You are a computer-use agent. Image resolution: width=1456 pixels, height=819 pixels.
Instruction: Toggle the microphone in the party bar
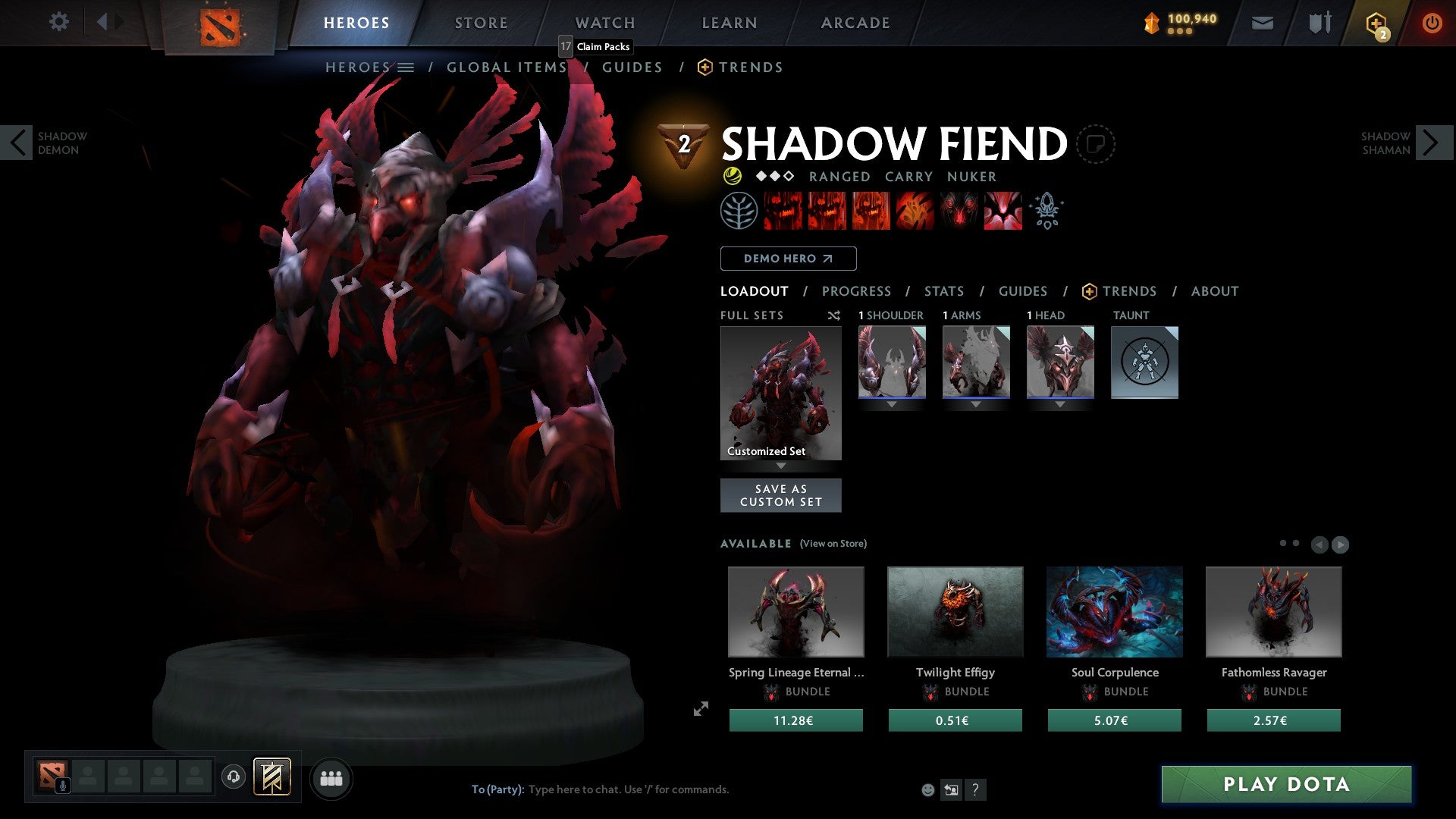[x=61, y=787]
